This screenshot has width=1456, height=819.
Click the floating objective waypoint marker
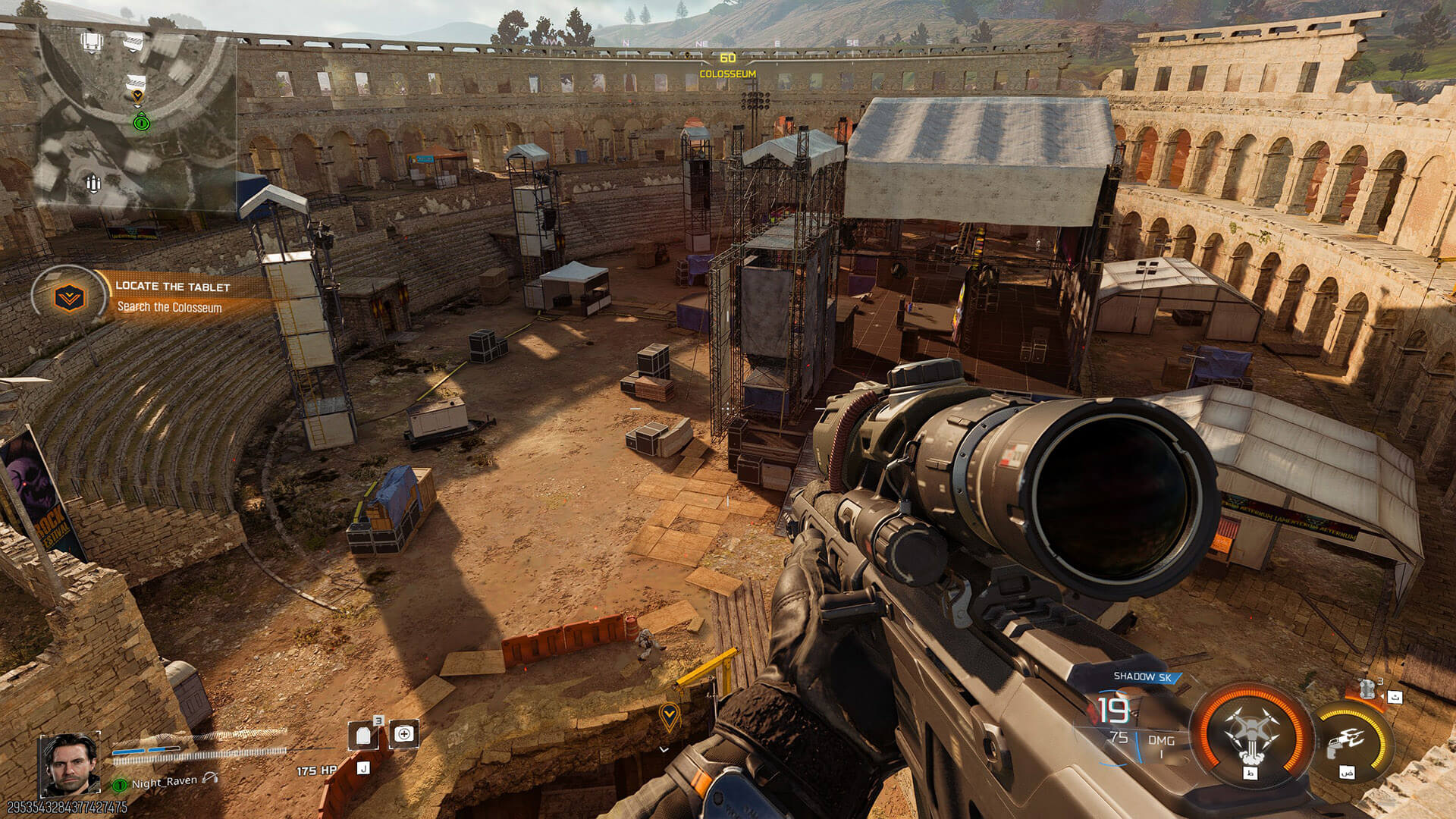pyautogui.click(x=669, y=715)
